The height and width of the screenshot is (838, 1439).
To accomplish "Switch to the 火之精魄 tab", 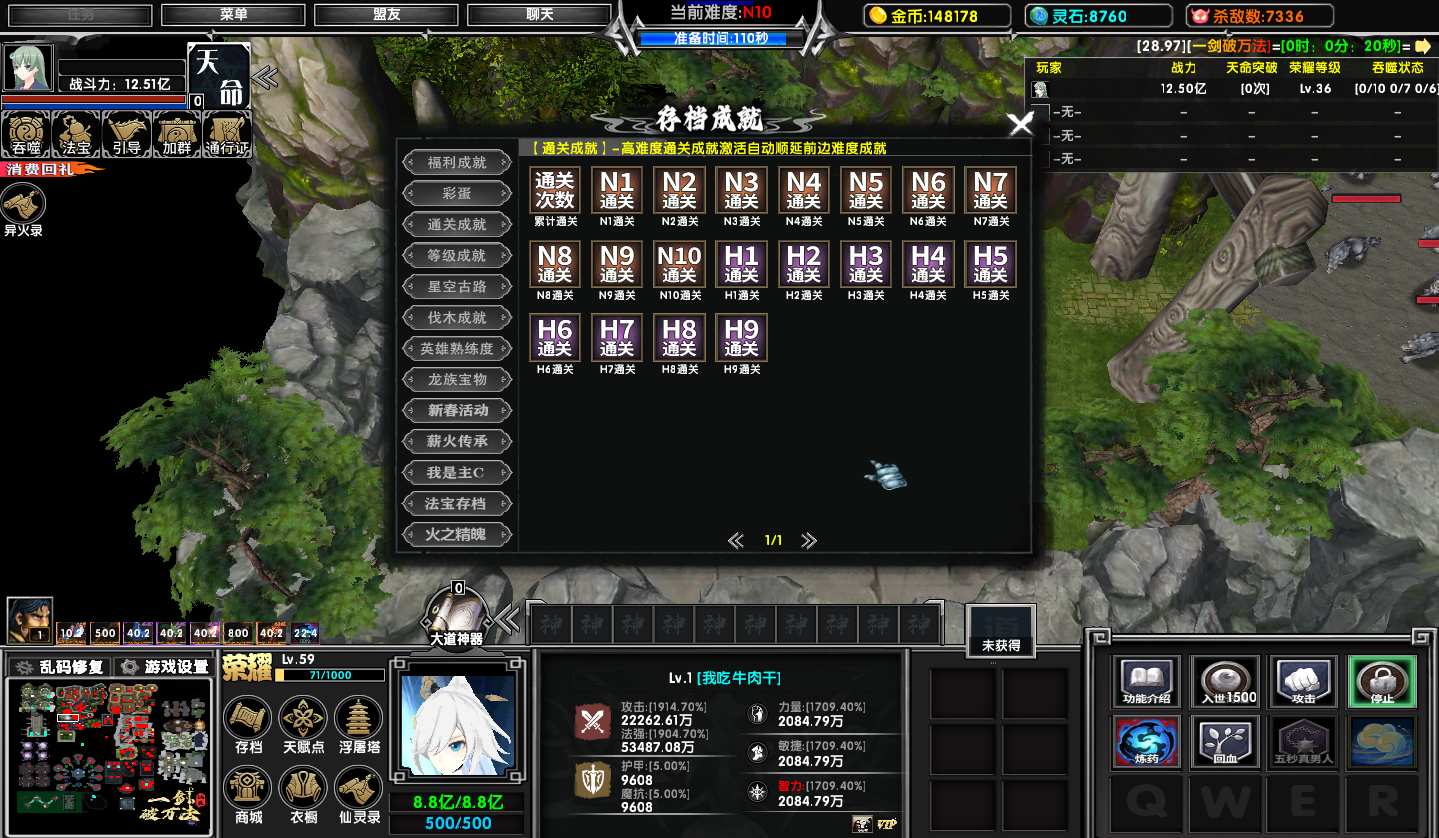I will click(457, 534).
